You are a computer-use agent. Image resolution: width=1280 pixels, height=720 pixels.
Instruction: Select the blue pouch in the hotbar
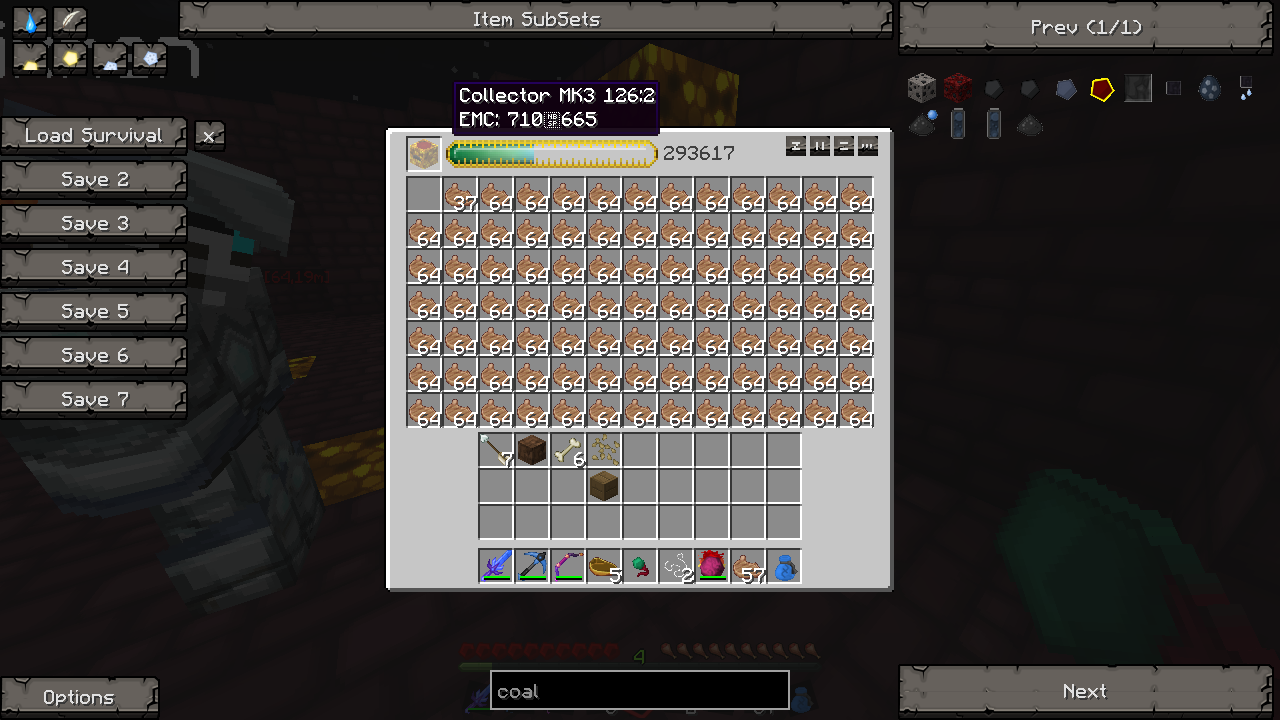click(x=784, y=566)
